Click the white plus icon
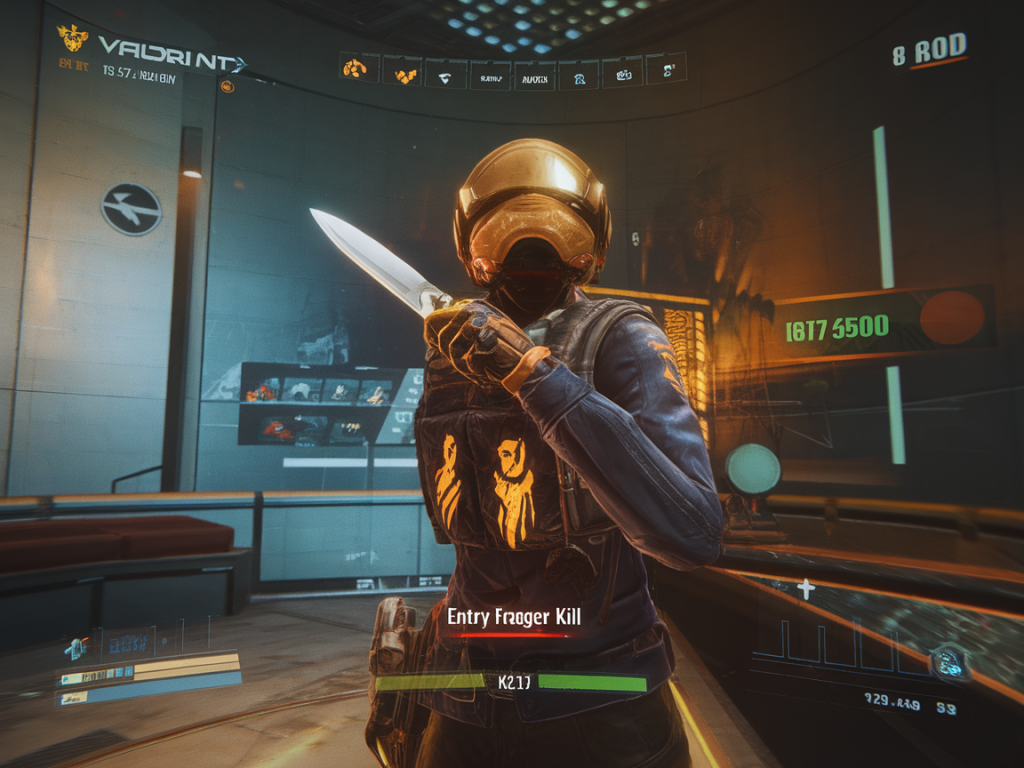 tap(806, 589)
